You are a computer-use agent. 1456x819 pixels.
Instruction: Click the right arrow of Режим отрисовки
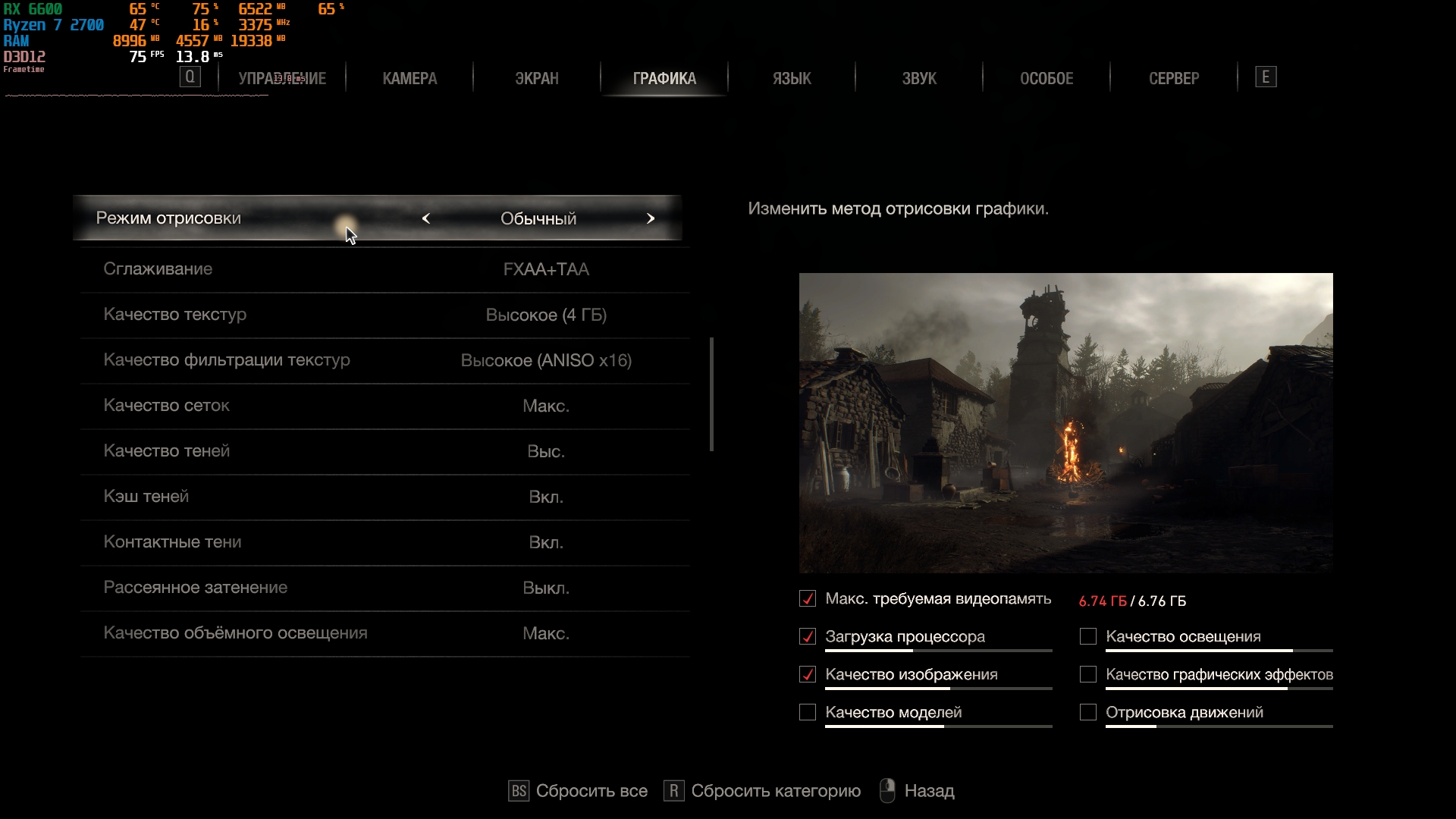coord(651,218)
